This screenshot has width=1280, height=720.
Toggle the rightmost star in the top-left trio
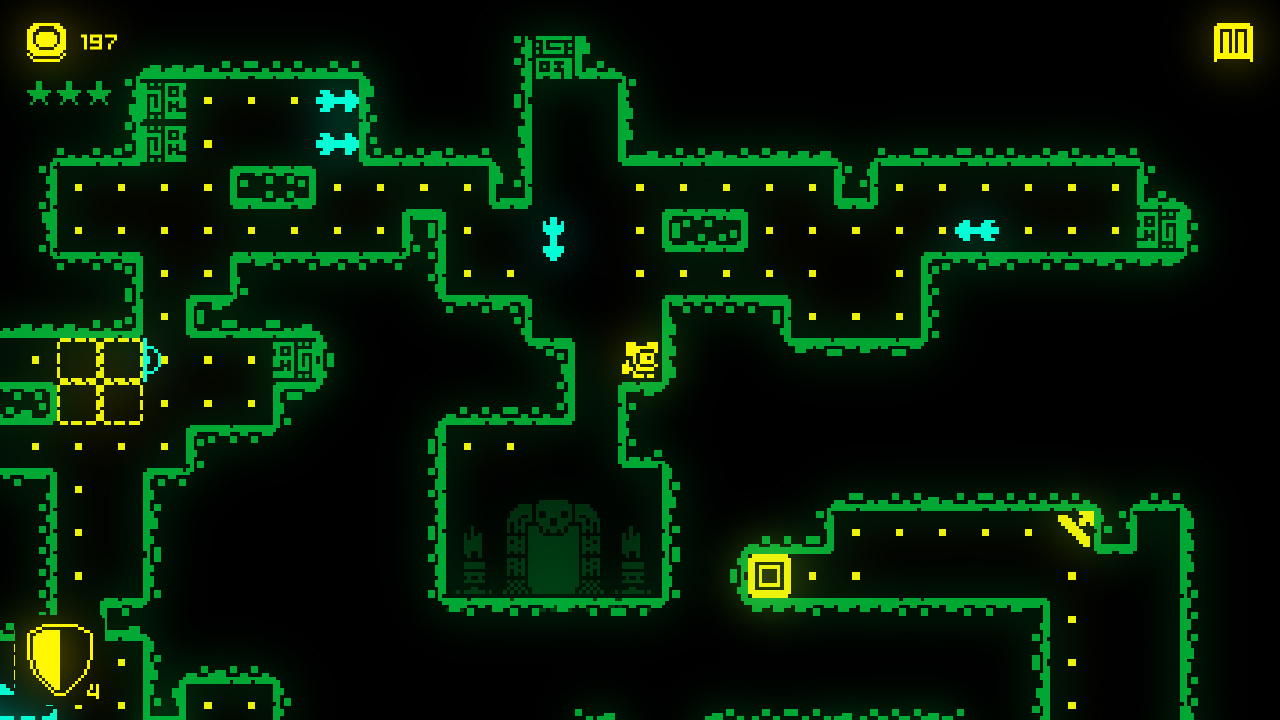pyautogui.click(x=96, y=93)
